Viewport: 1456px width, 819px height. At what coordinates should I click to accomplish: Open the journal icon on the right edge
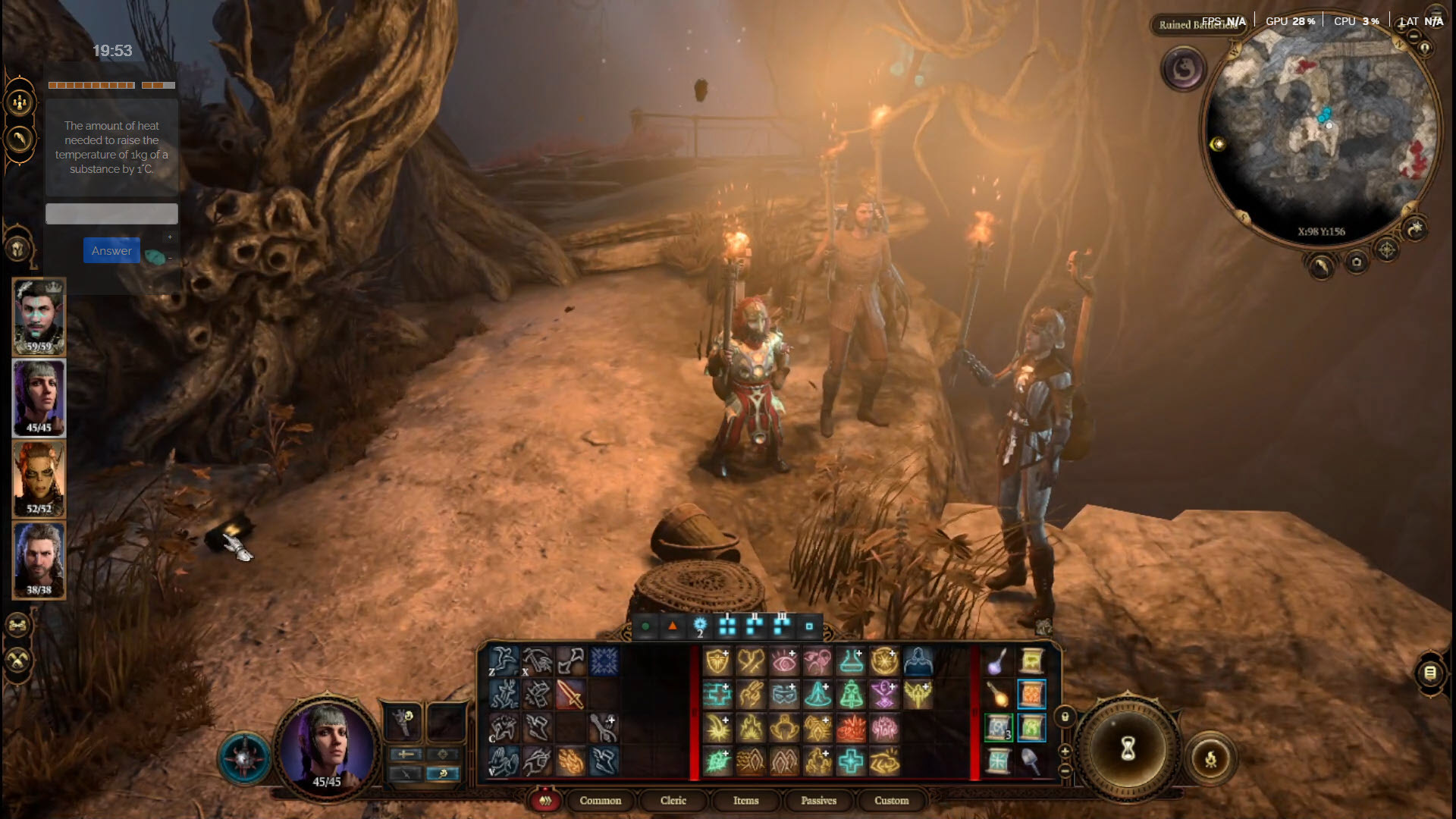tap(1430, 673)
